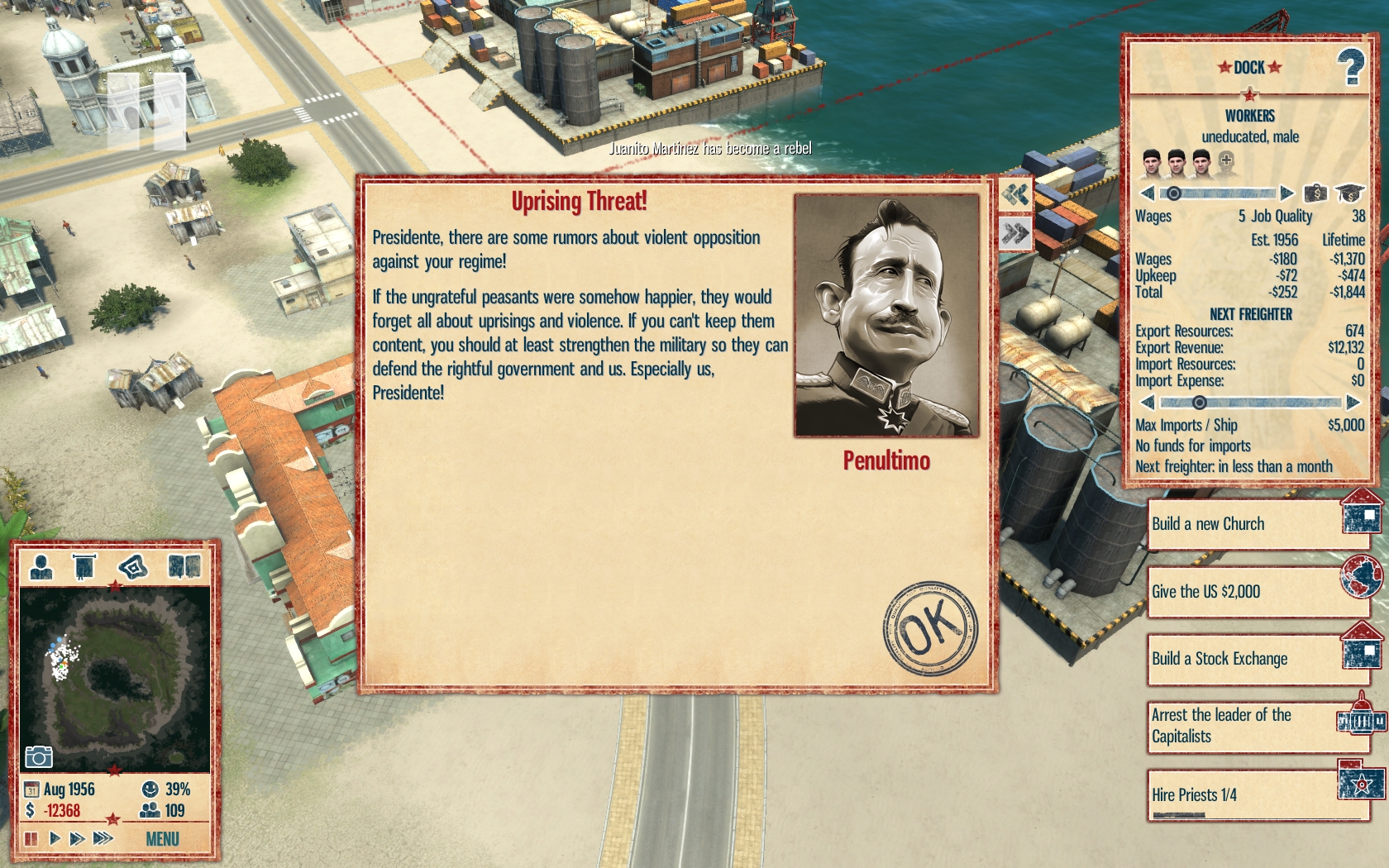Open the MENU button
The width and height of the screenshot is (1389, 868).
click(162, 839)
